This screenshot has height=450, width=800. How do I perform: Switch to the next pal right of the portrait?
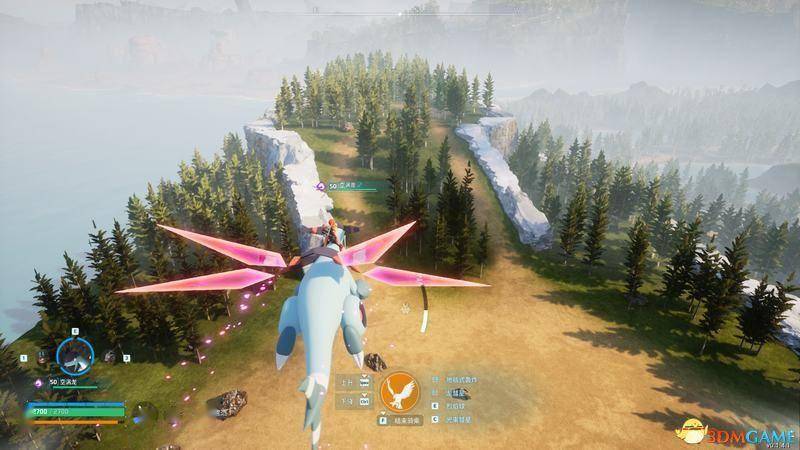pos(107,355)
